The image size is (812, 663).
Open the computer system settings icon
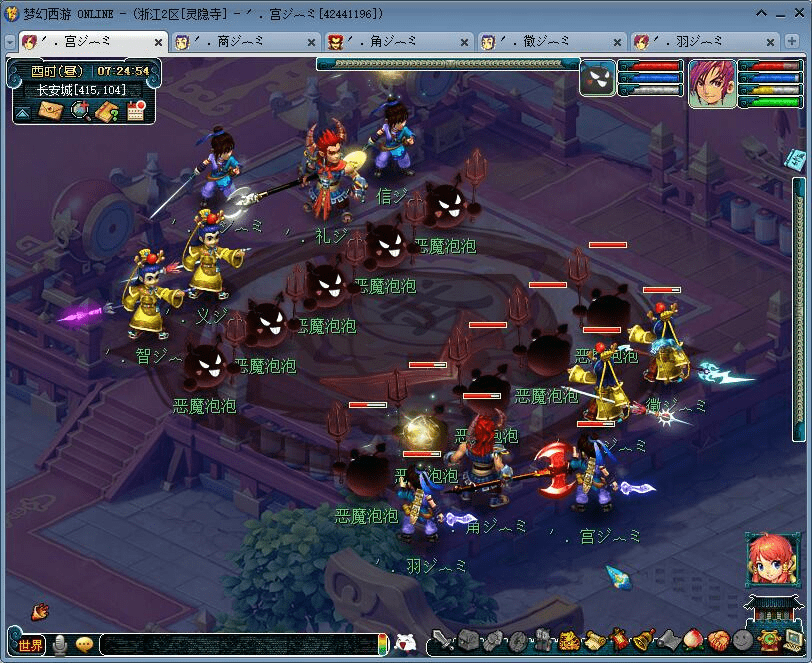[793, 640]
